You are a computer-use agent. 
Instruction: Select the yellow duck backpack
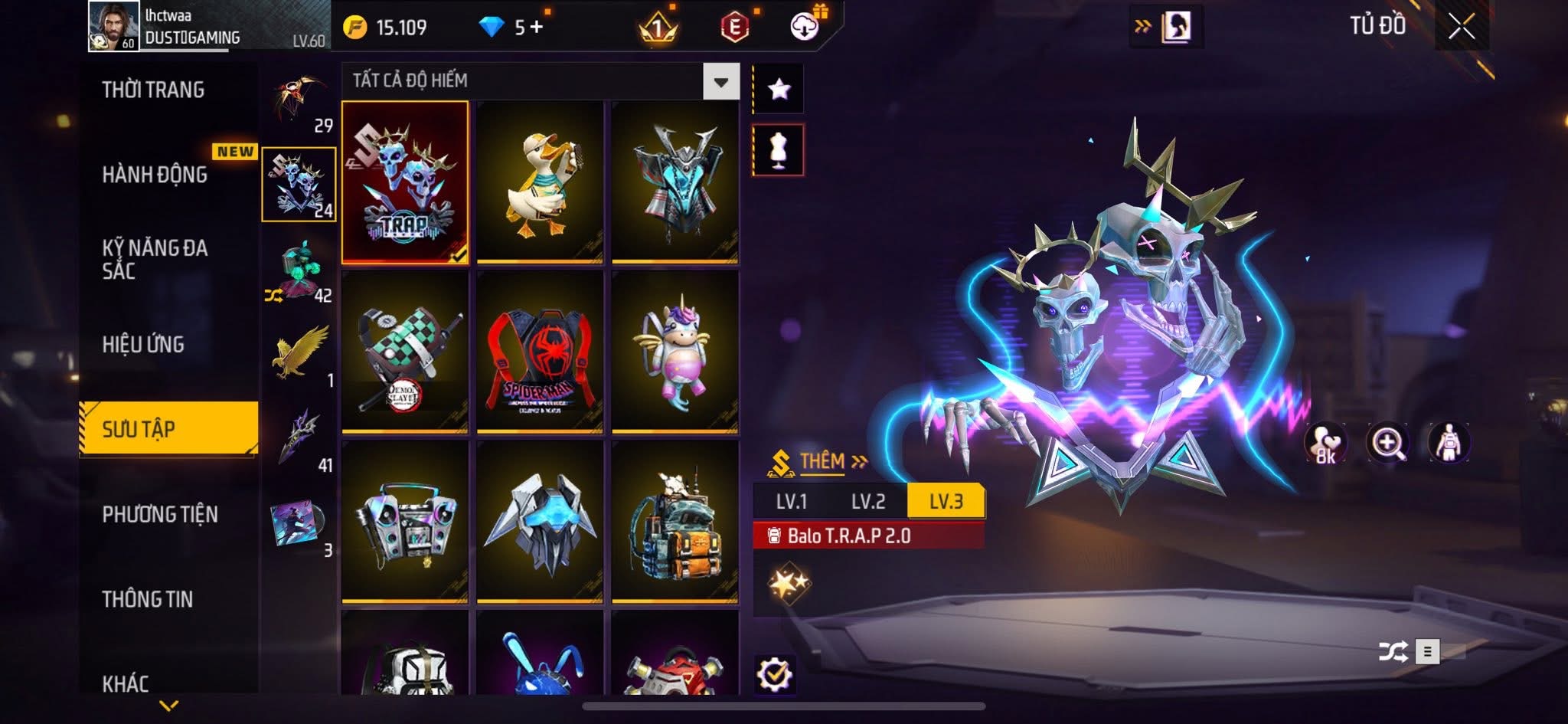540,182
